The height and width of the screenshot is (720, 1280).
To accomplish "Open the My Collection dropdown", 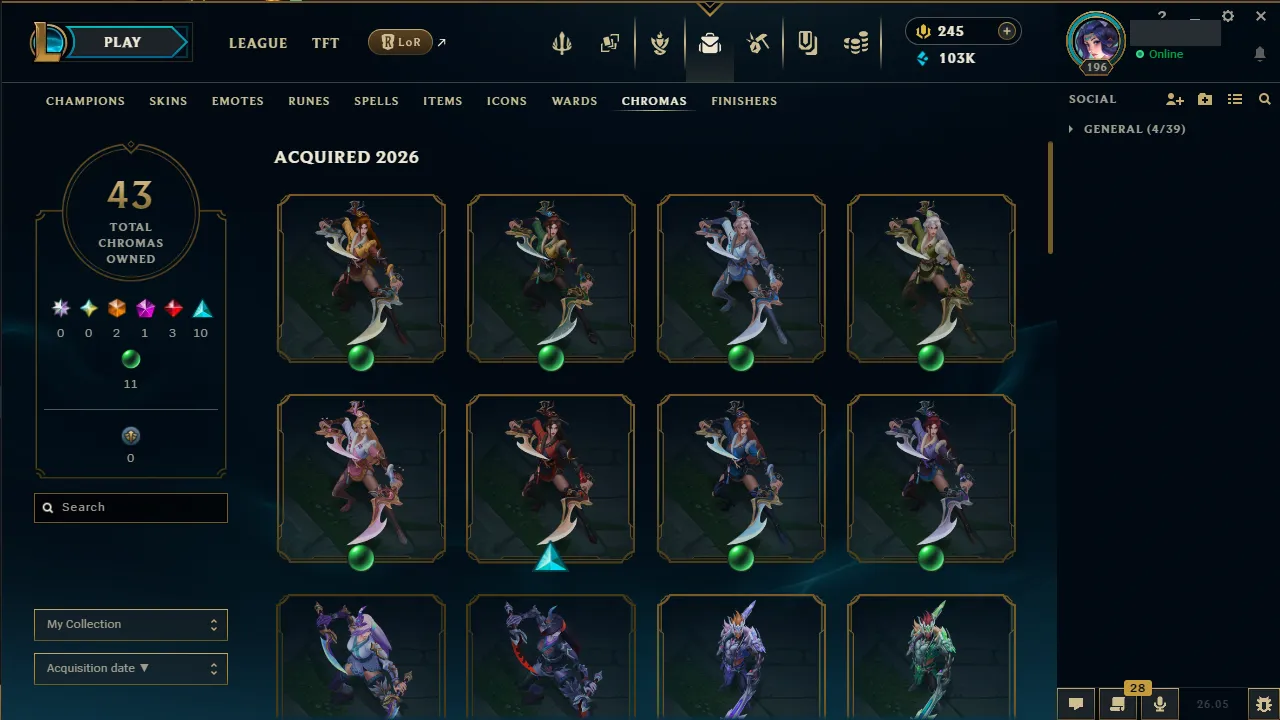I will [x=130, y=624].
